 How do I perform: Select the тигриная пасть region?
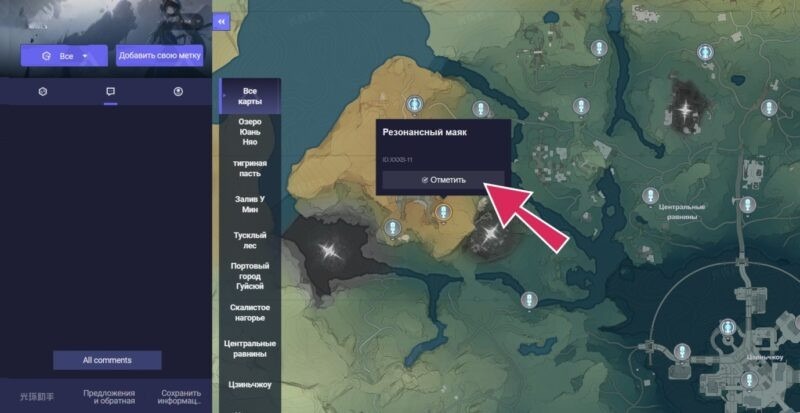[250, 167]
